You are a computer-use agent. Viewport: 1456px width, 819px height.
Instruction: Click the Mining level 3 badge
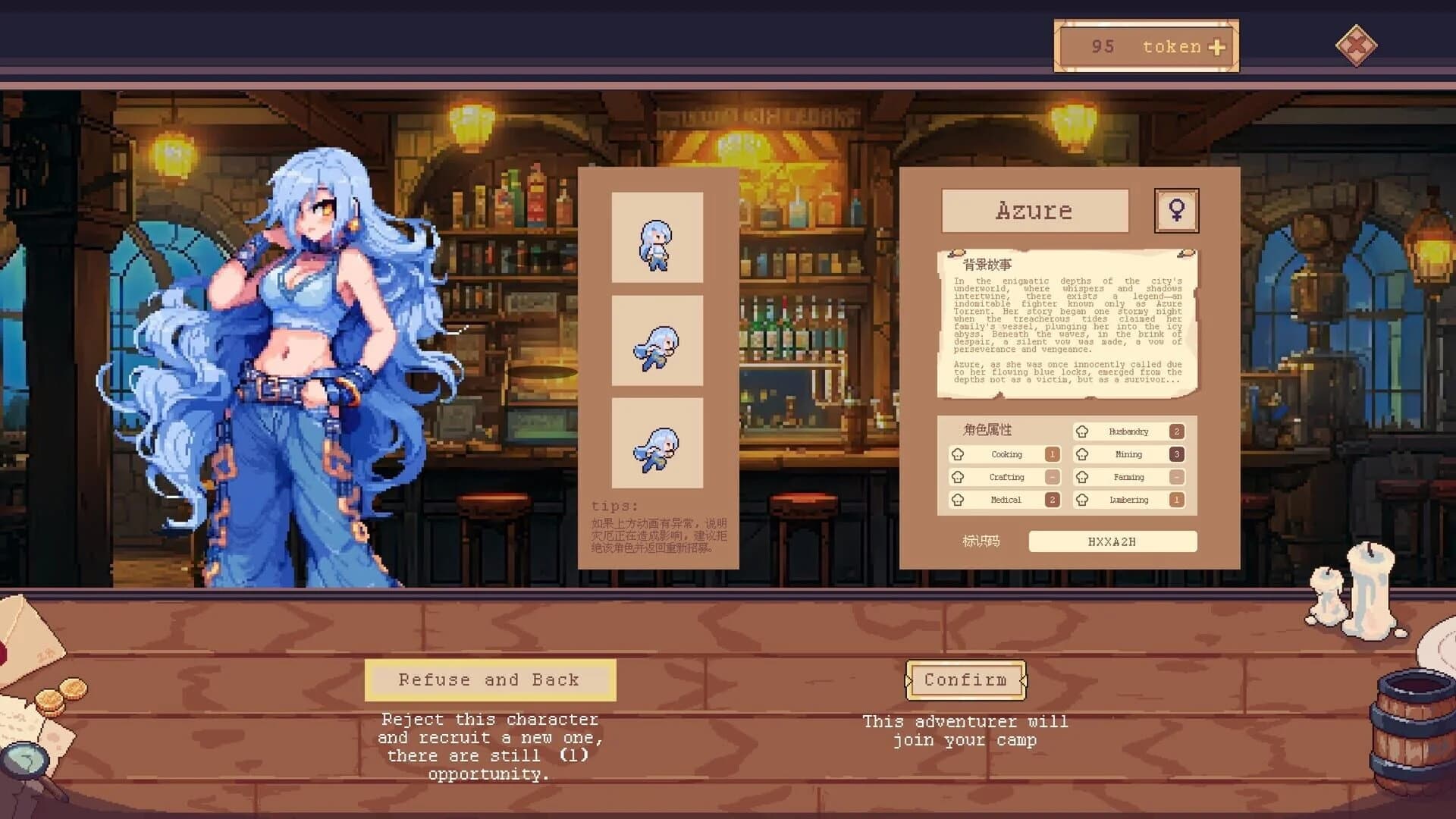click(1177, 454)
